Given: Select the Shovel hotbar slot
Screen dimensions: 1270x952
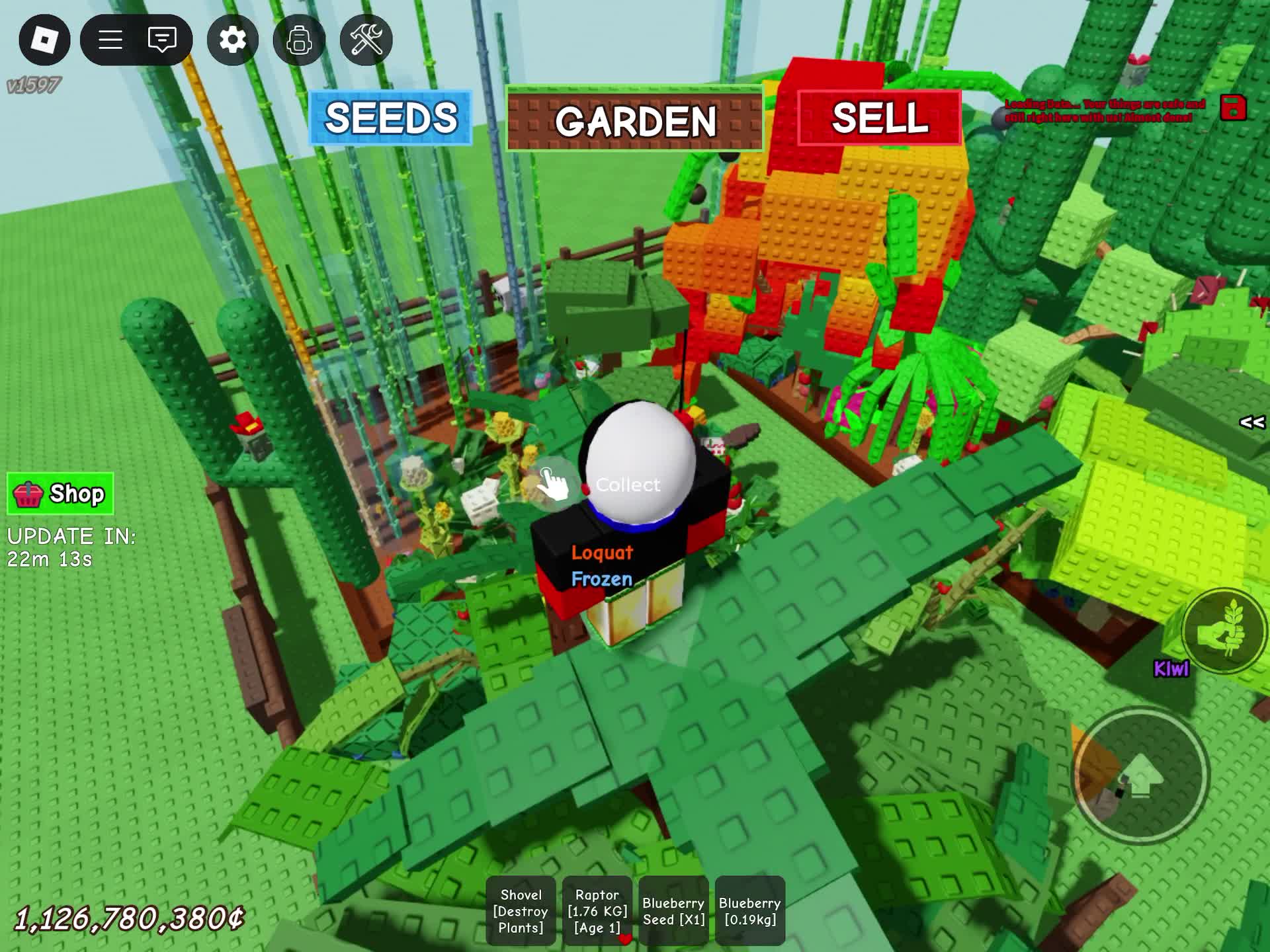Looking at the screenshot, I should click(x=521, y=910).
